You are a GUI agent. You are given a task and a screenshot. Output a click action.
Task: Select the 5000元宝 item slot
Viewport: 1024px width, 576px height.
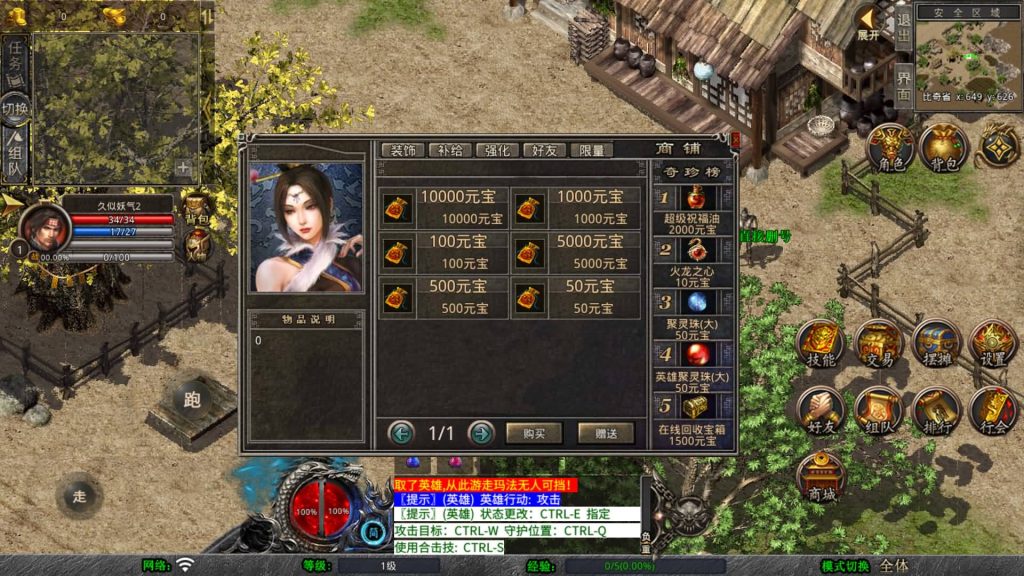[575, 251]
